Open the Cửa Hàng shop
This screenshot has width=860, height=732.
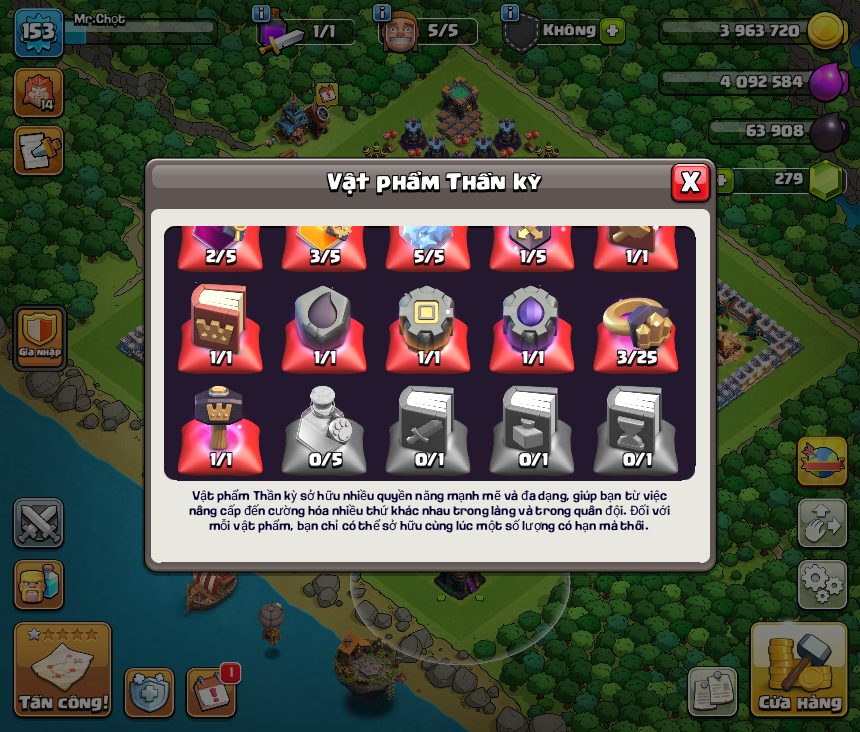pos(799,669)
